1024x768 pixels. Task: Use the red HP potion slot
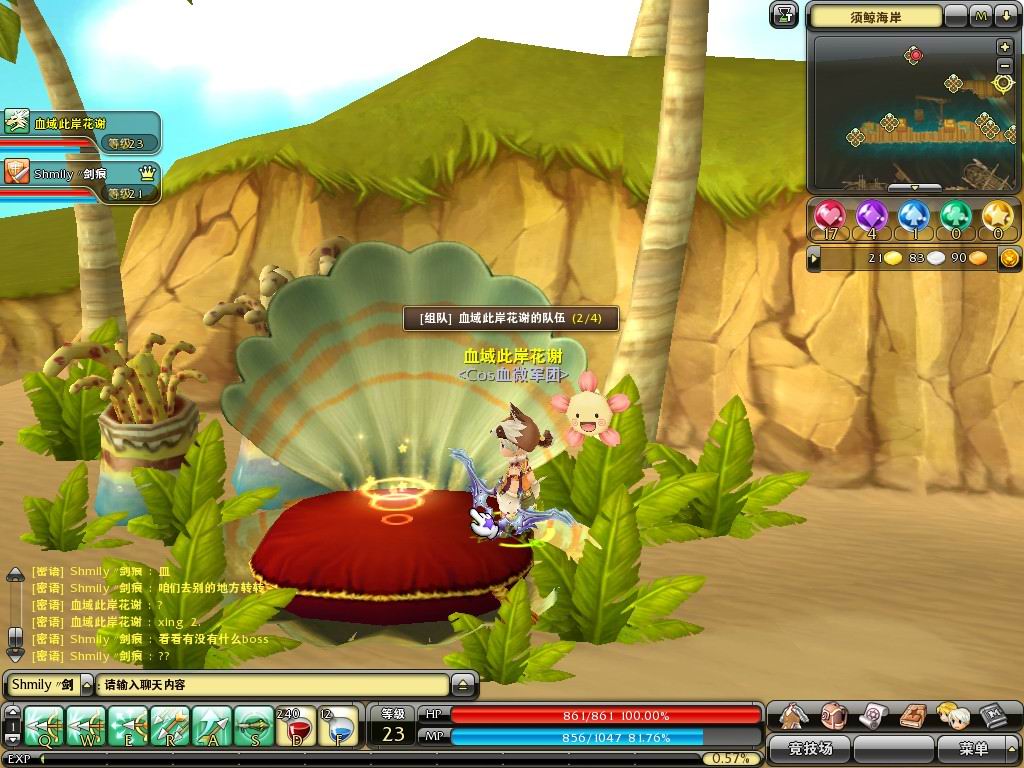[x=296, y=726]
